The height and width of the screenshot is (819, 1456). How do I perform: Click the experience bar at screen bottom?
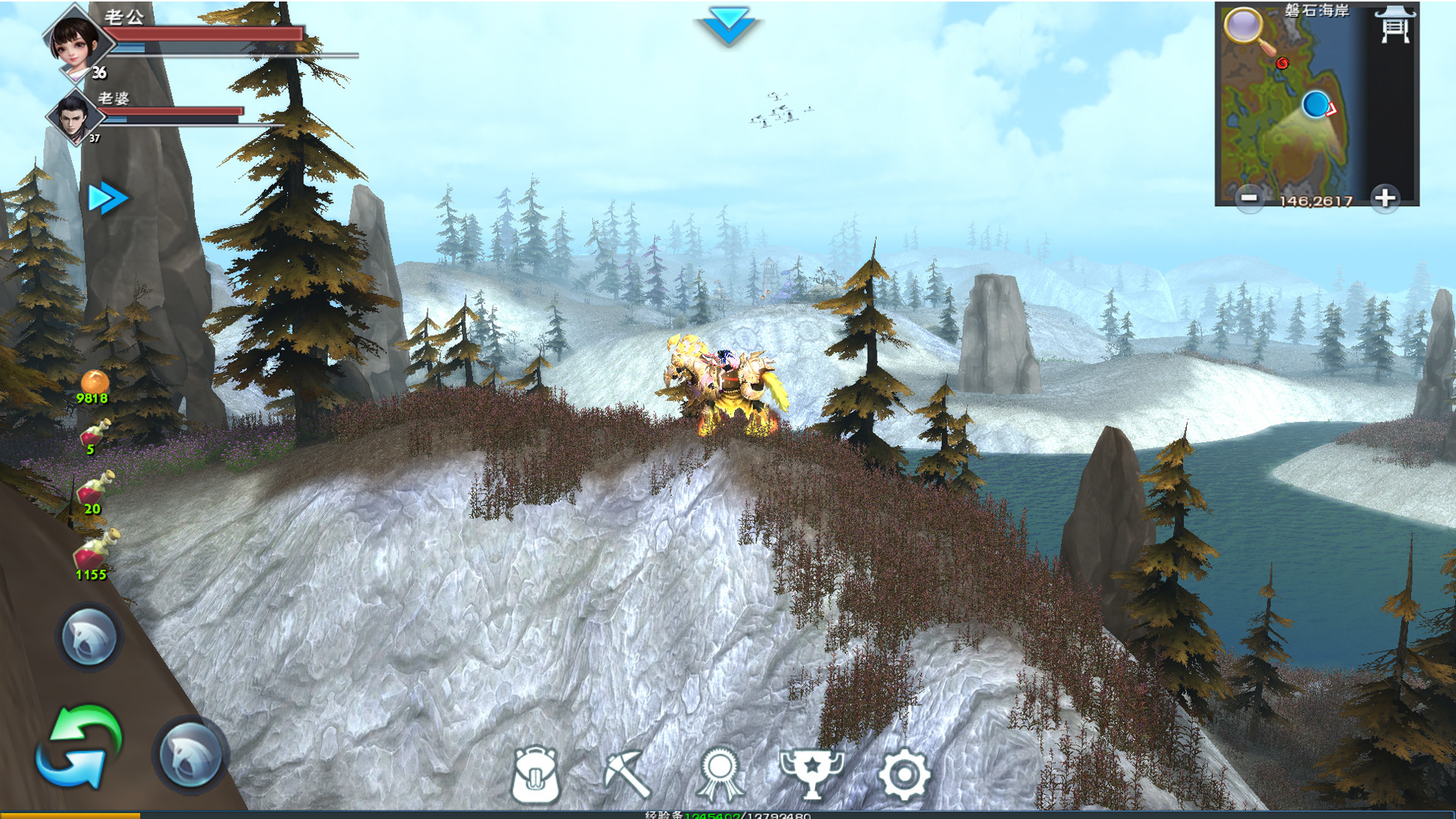tap(728, 815)
